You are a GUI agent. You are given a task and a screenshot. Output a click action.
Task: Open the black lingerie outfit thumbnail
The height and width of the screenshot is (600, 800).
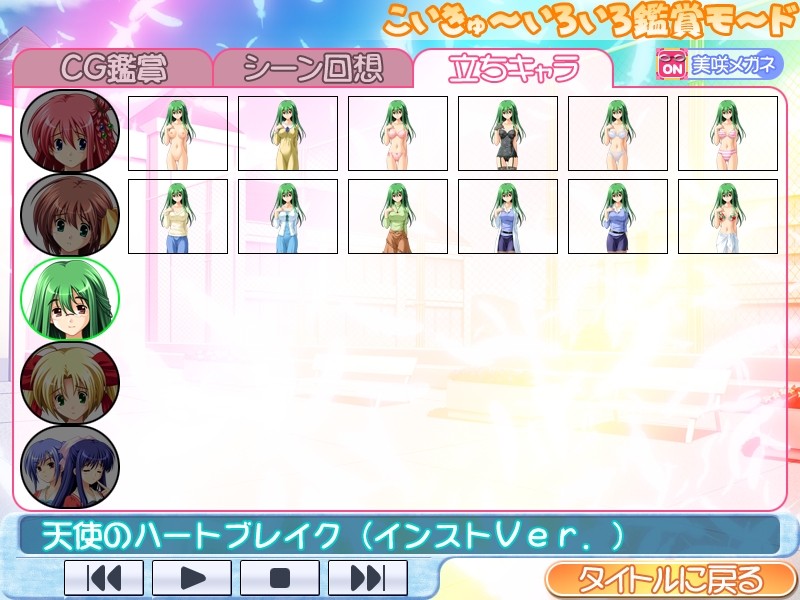tap(508, 133)
